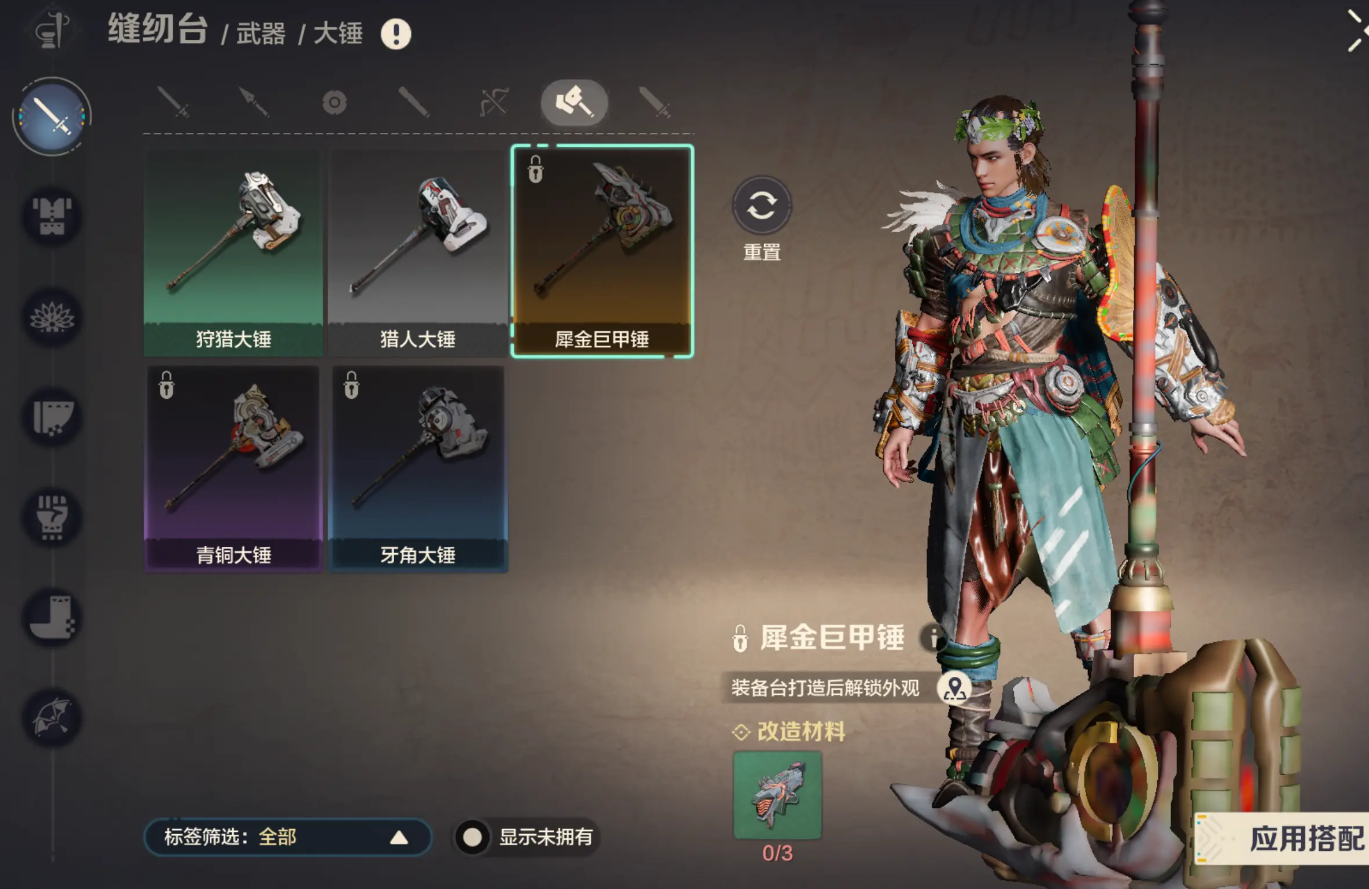Toggle 显示未拥有 show unowned option
This screenshot has width=1369, height=889.
tap(473, 837)
